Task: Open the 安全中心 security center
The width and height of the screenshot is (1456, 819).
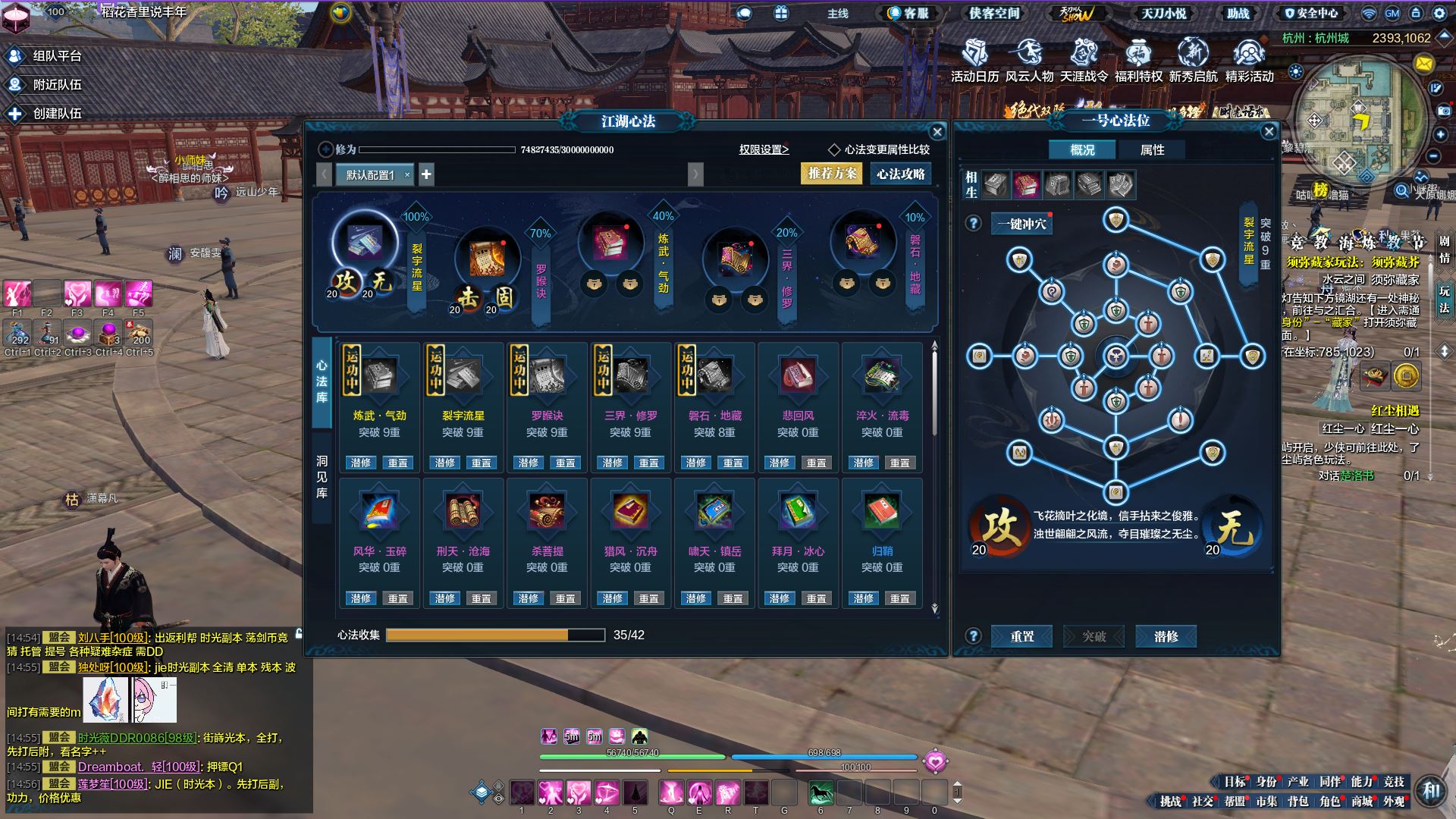Action: click(x=1311, y=13)
